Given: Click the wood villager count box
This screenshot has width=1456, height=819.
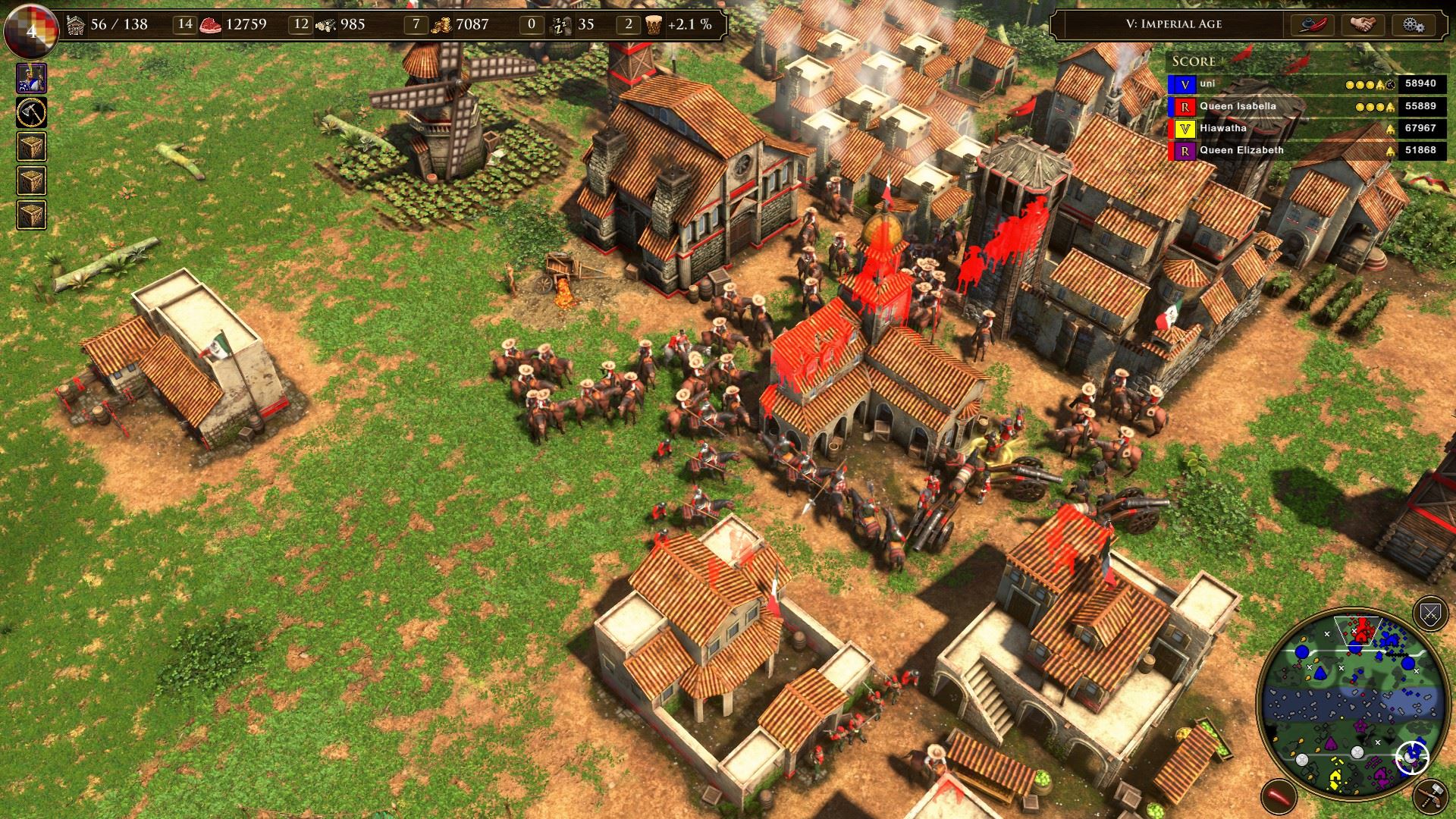Looking at the screenshot, I should [301, 24].
